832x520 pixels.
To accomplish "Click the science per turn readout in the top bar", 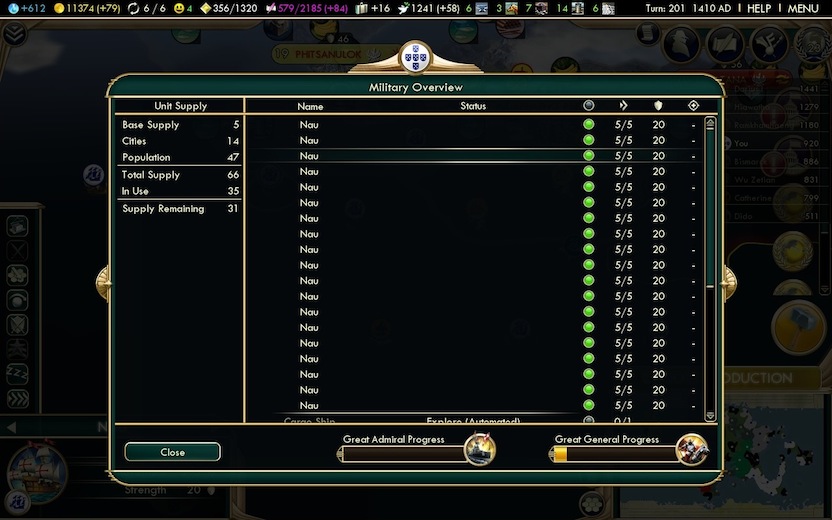I will point(26,8).
